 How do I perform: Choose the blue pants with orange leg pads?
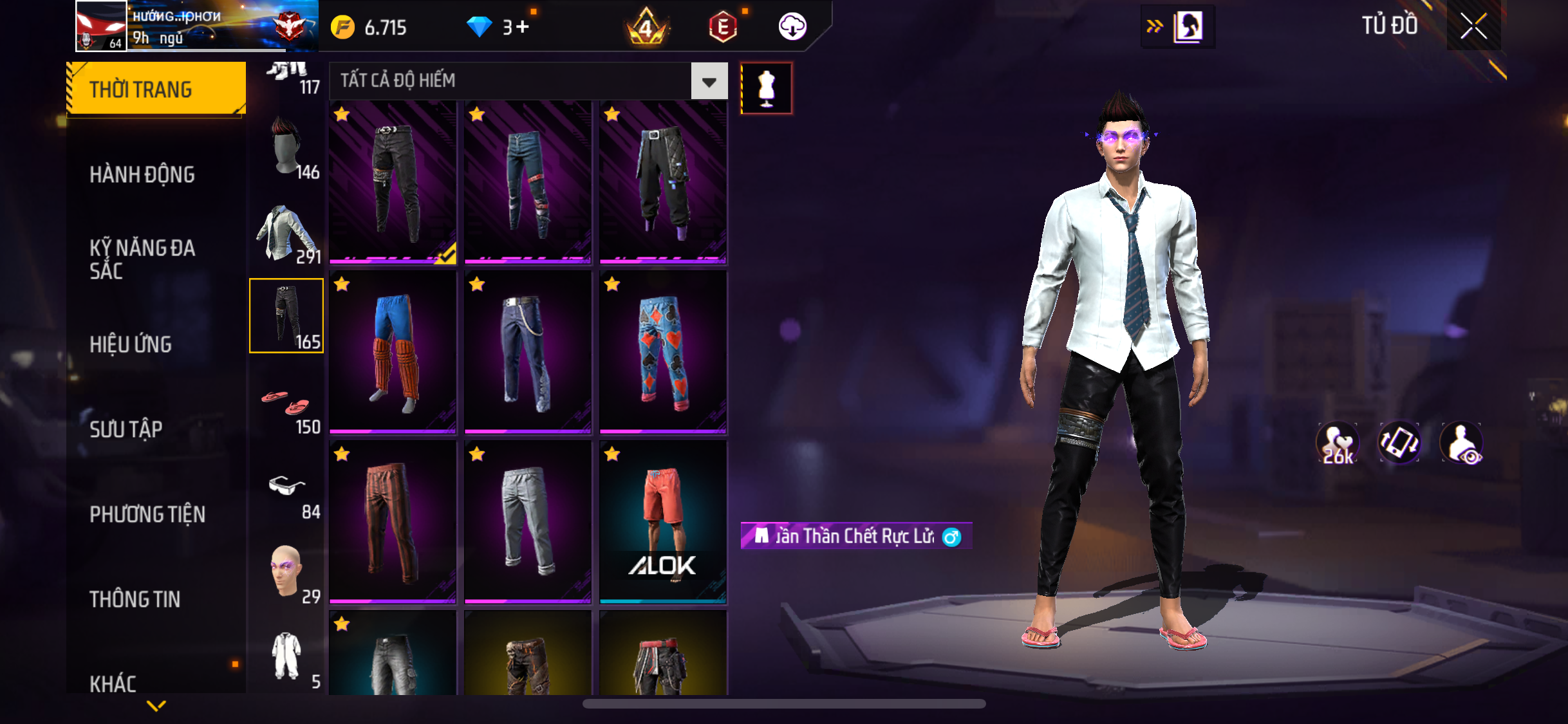coord(393,352)
